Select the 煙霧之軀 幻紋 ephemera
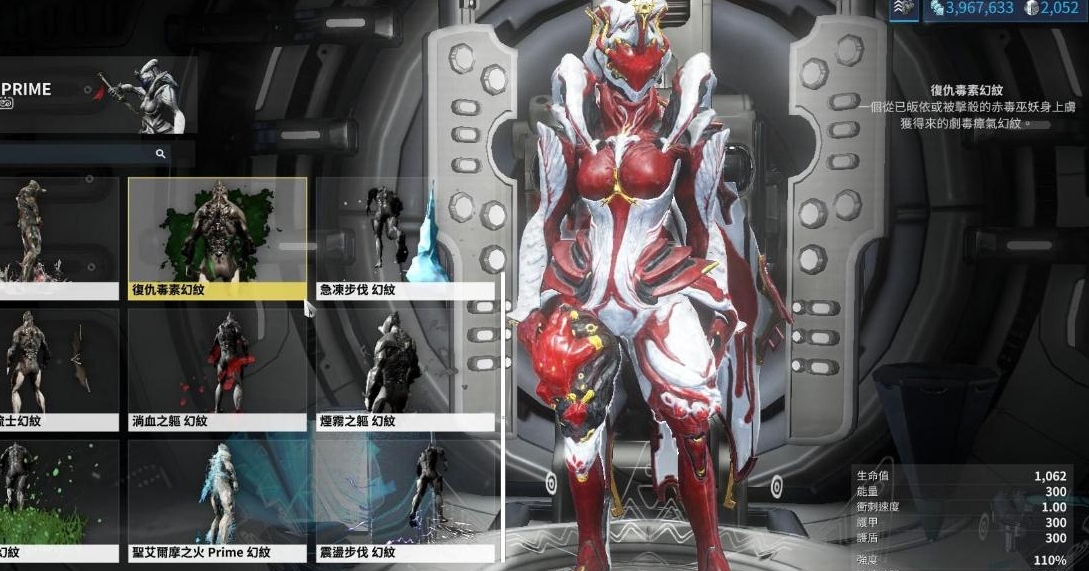The image size is (1089, 571). 406,369
